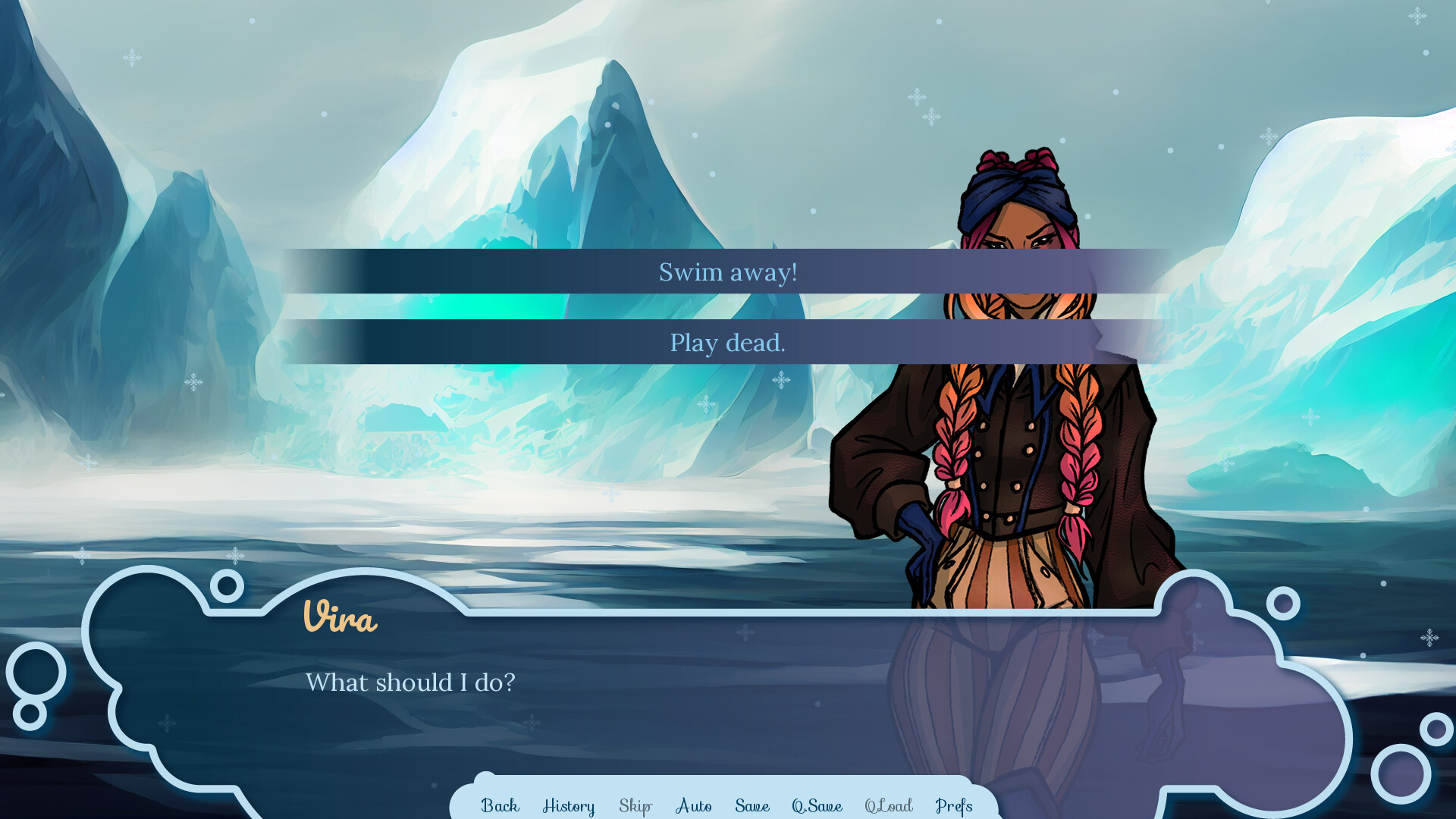Open the dialogue History log
This screenshot has width=1456, height=819.
point(568,806)
